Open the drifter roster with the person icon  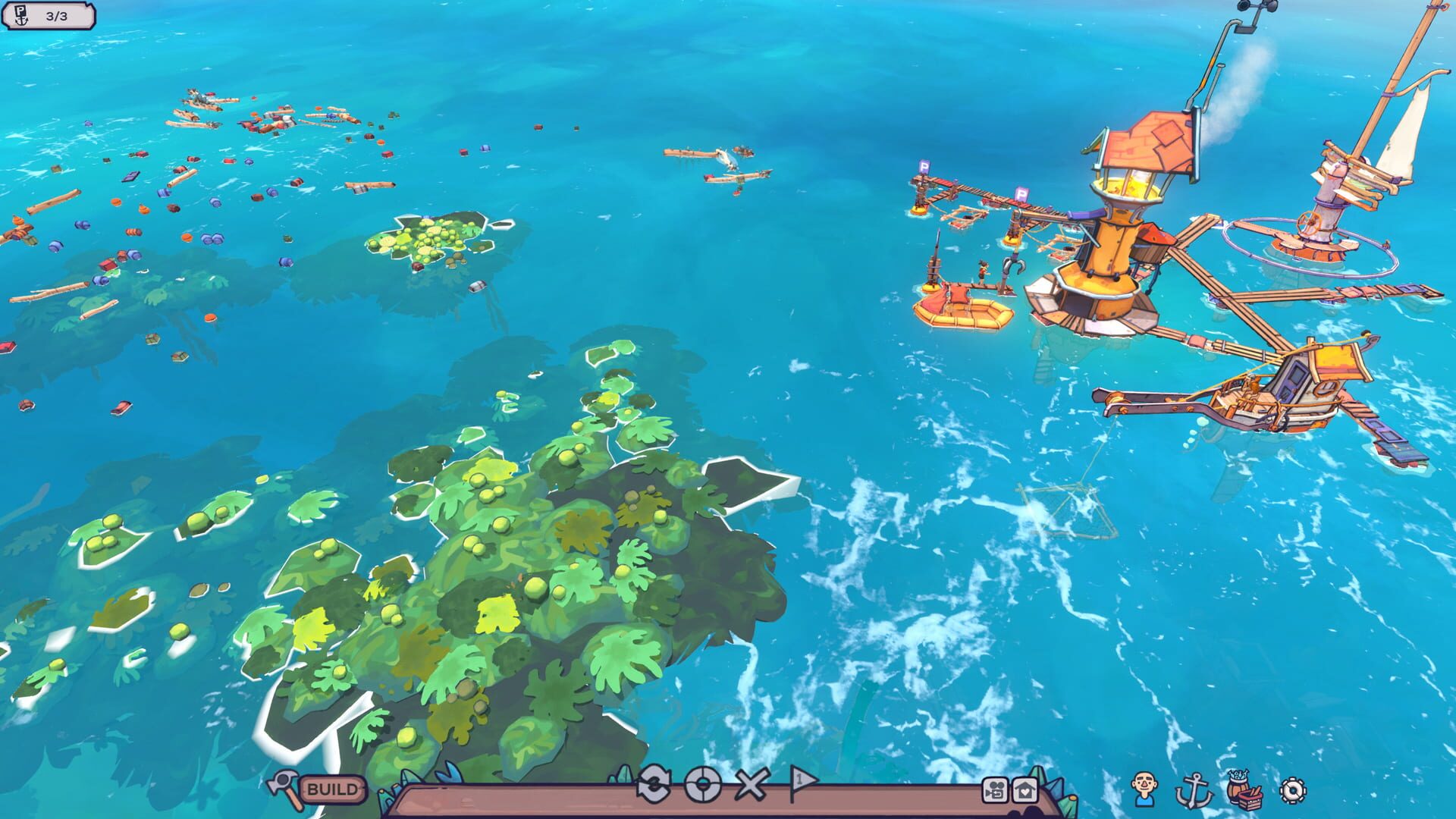point(1143,789)
